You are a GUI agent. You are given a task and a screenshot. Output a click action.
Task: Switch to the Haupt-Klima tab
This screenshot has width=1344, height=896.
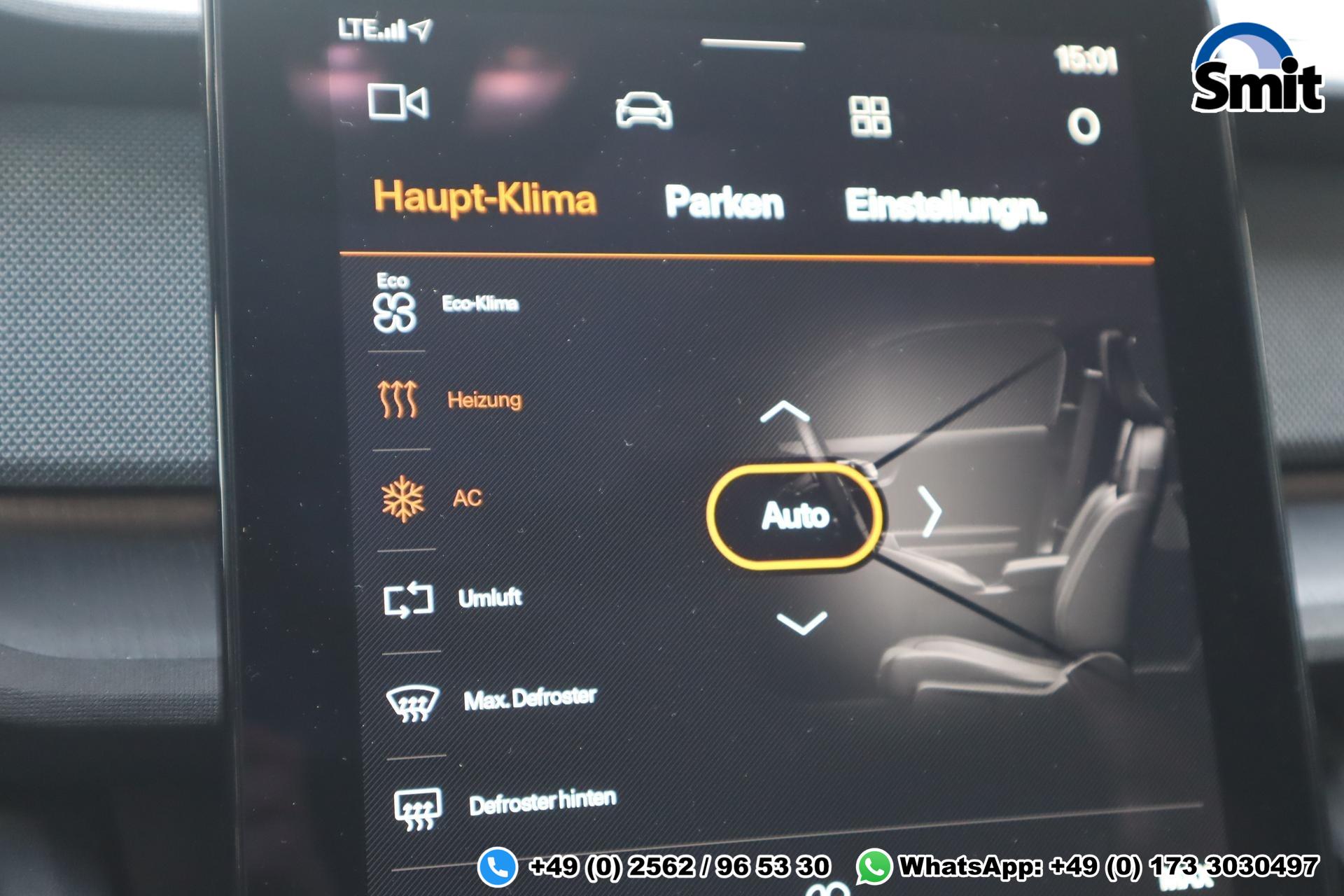[x=484, y=199]
